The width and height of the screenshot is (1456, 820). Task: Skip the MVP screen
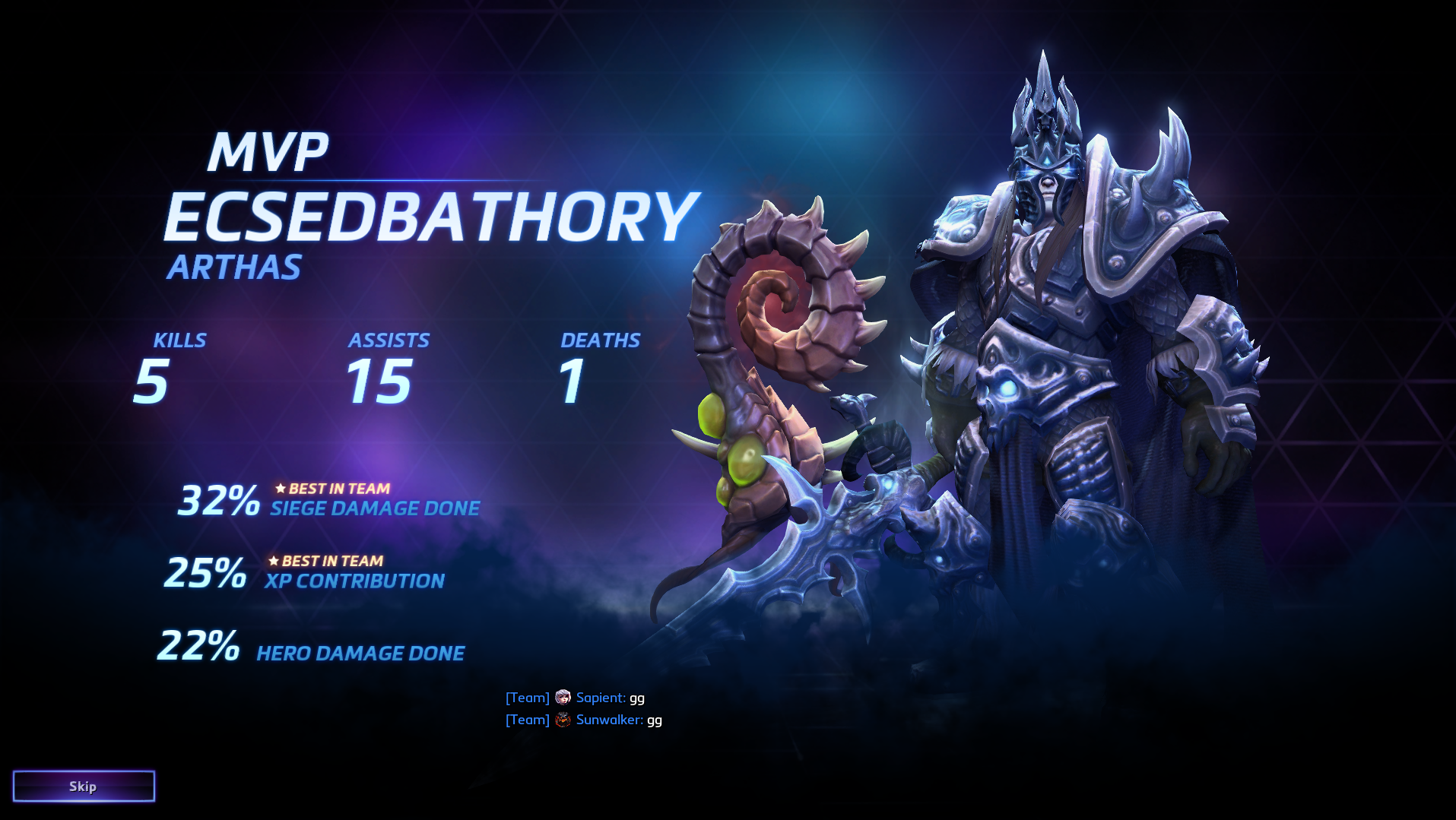click(x=84, y=786)
